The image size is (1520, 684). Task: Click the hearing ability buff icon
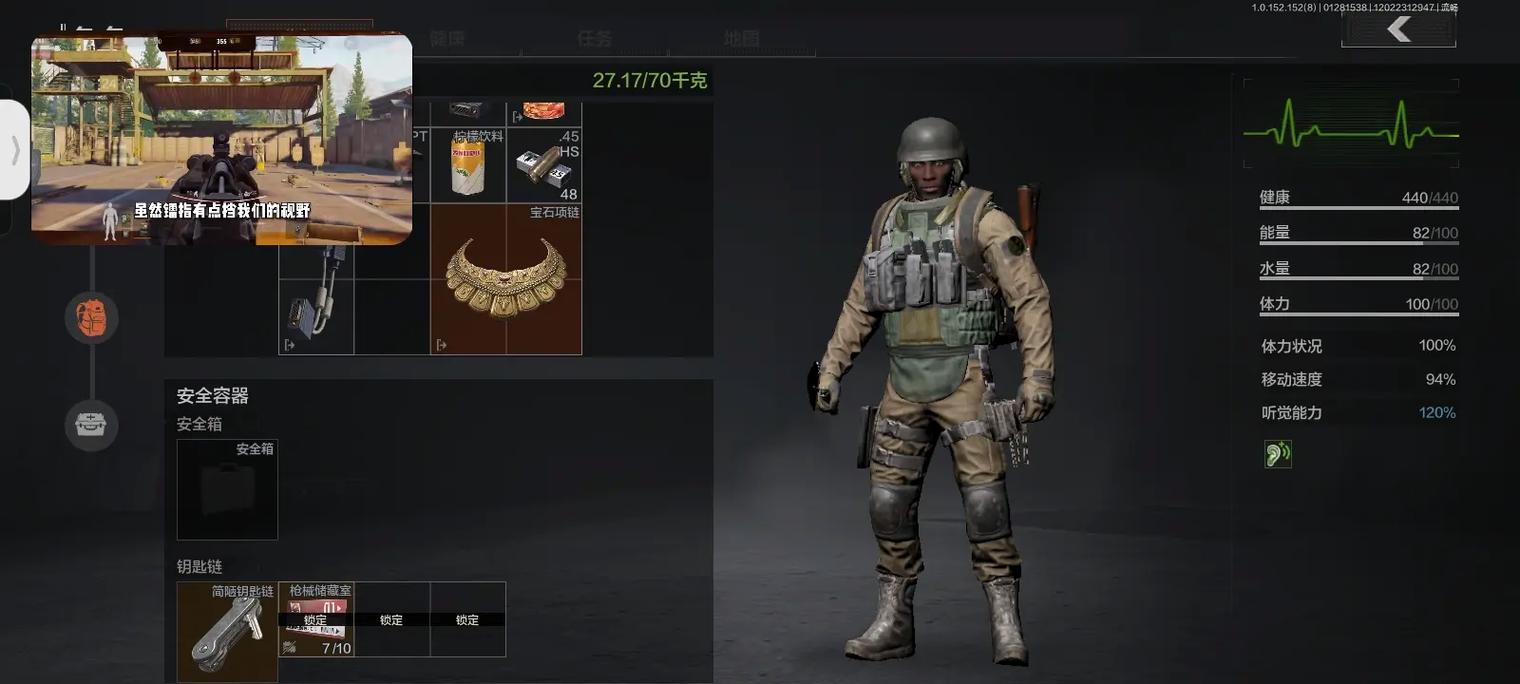pyautogui.click(x=1277, y=454)
